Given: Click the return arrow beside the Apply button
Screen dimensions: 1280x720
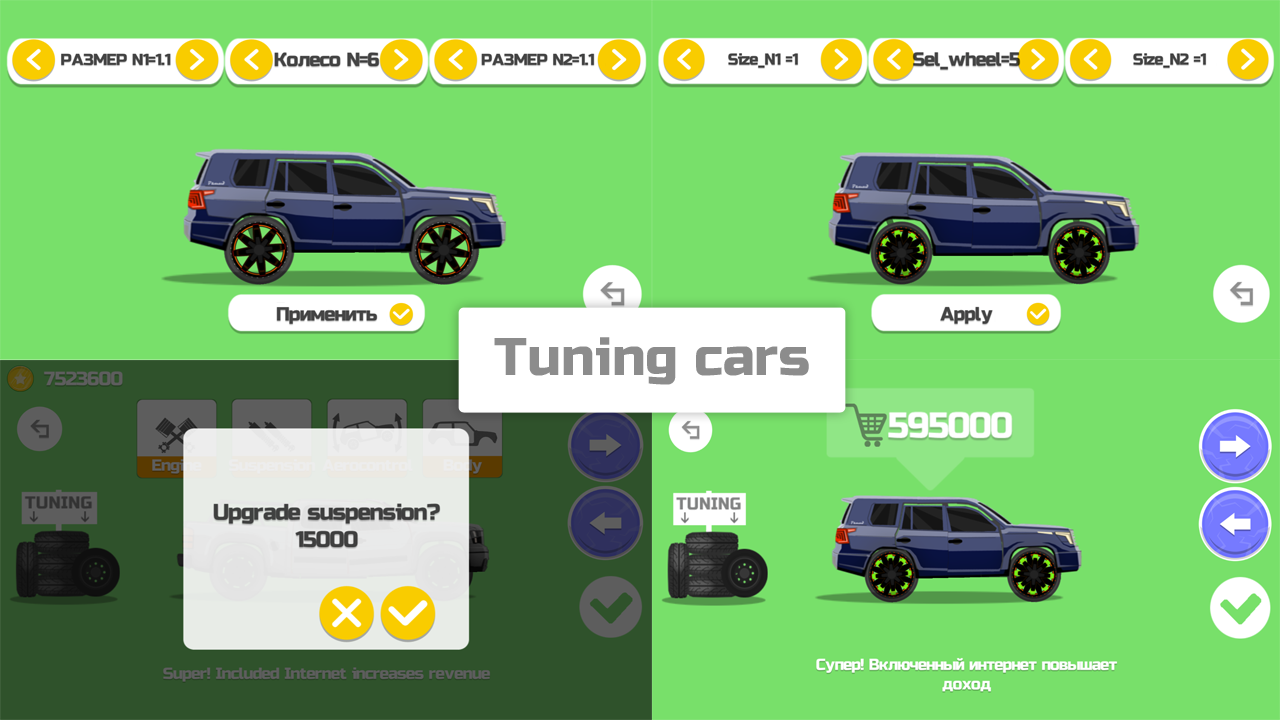Looking at the screenshot, I should [1240, 293].
